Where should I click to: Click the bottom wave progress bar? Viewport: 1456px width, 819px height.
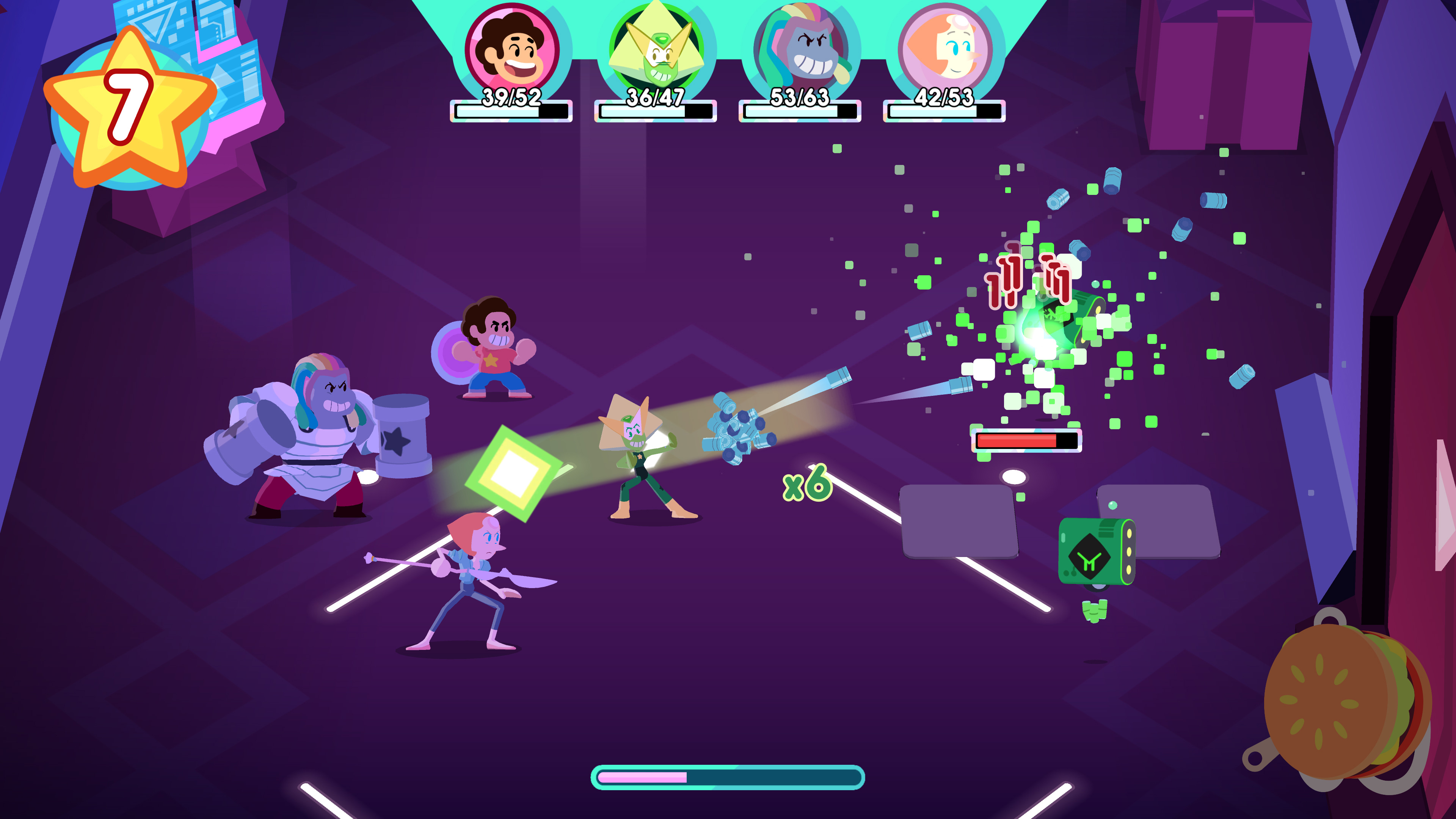click(728, 777)
